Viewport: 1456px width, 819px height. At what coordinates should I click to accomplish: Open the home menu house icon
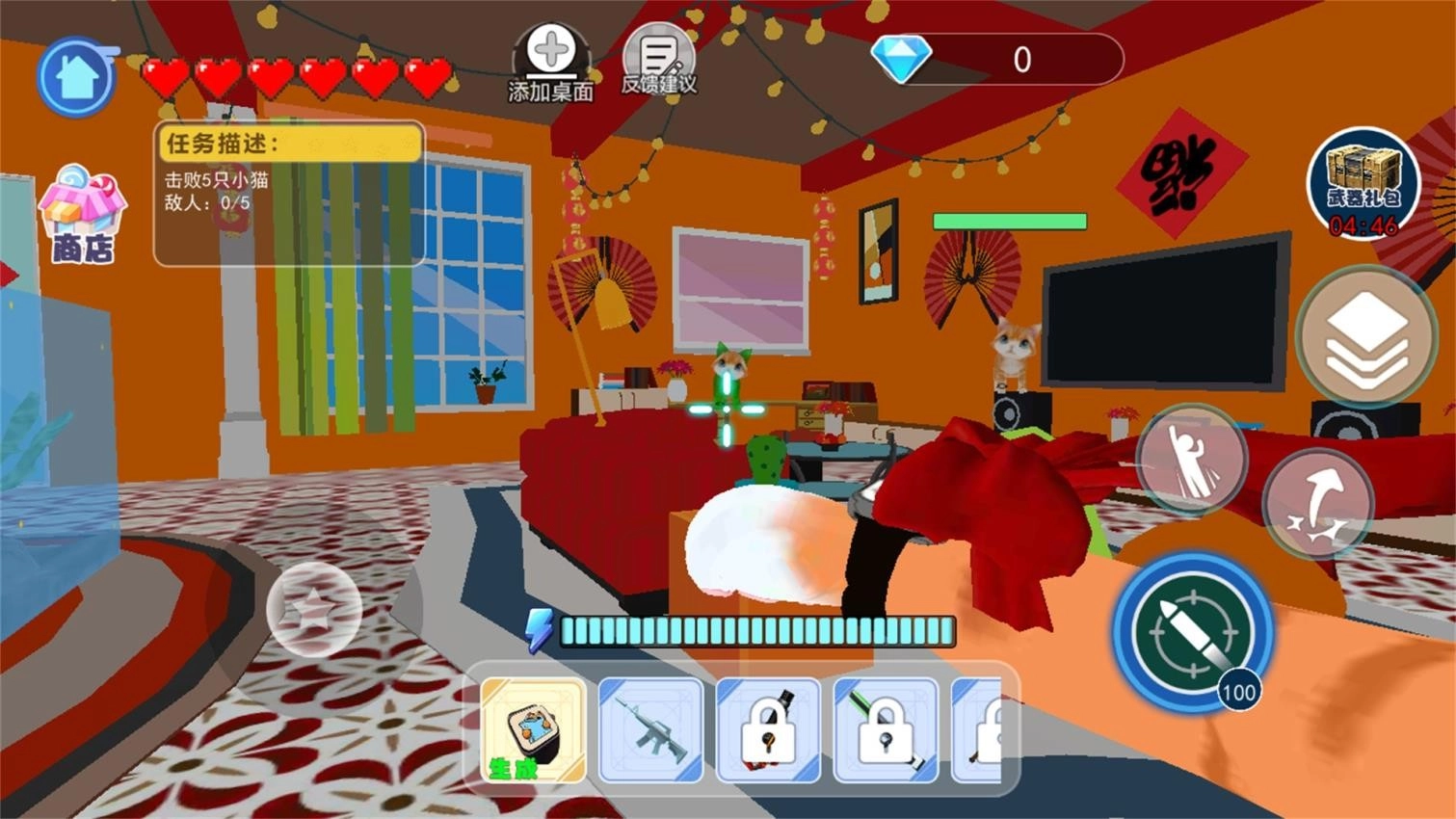click(76, 77)
